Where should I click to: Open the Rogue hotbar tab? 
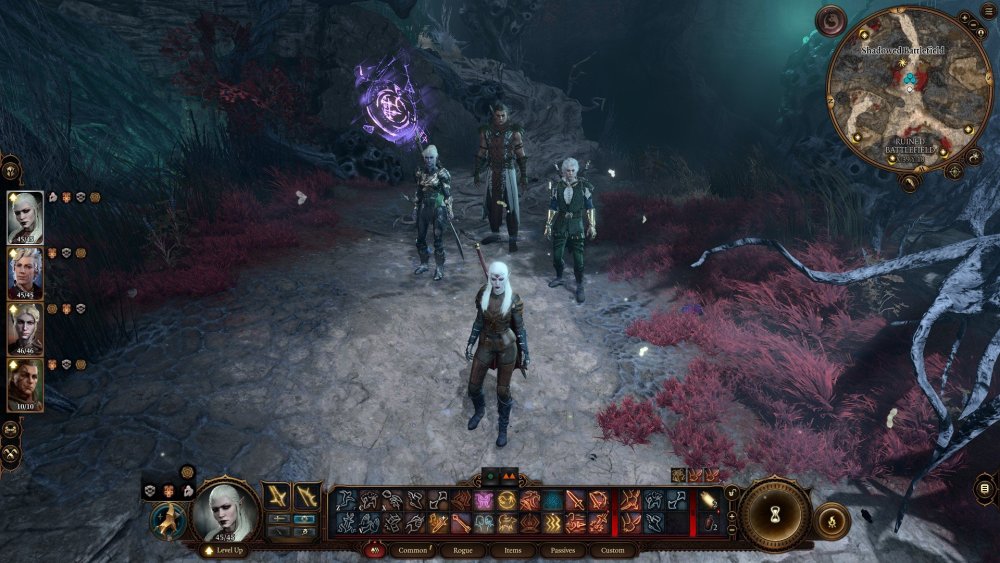point(463,550)
